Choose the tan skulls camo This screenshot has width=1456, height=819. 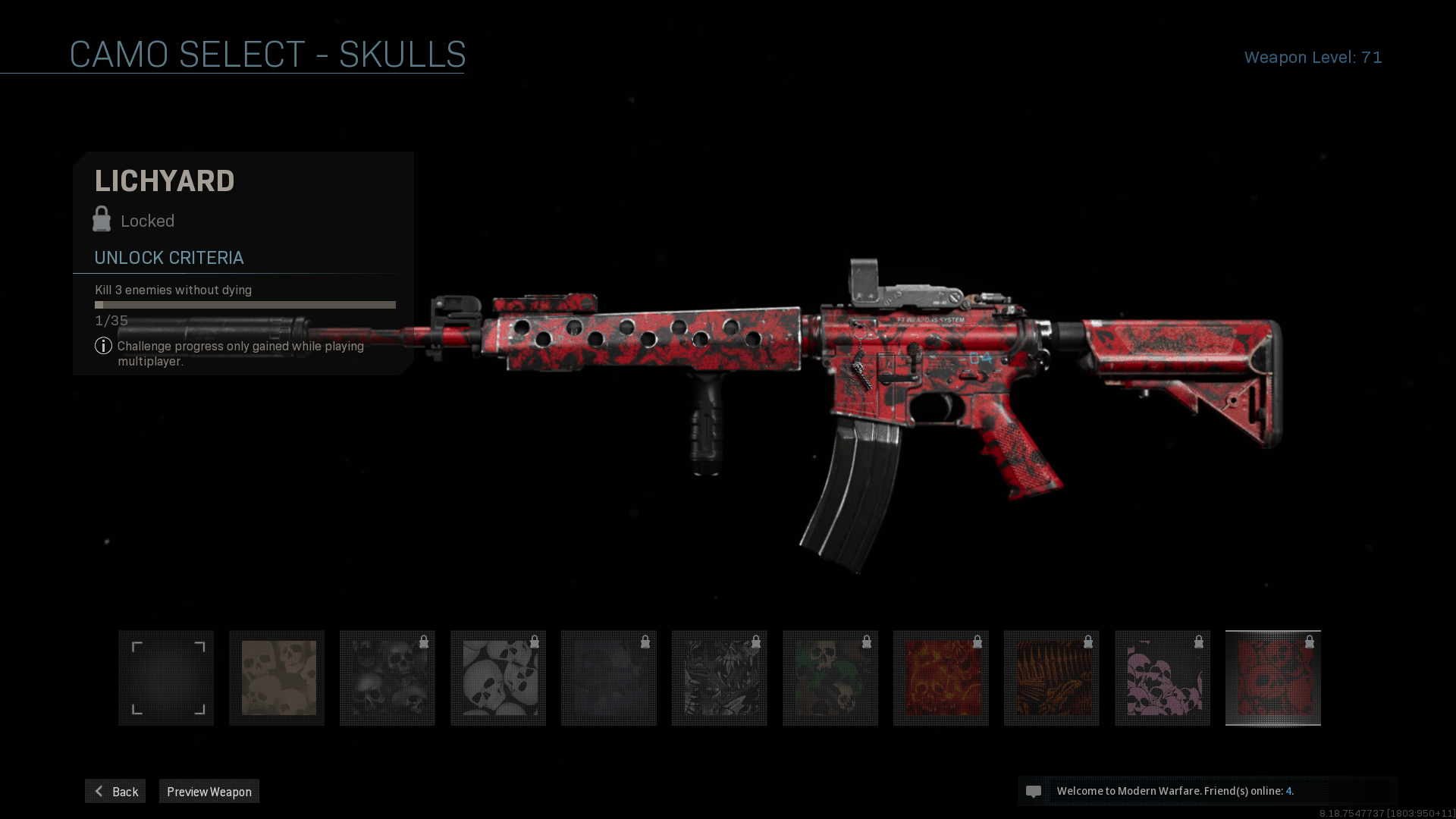click(277, 678)
